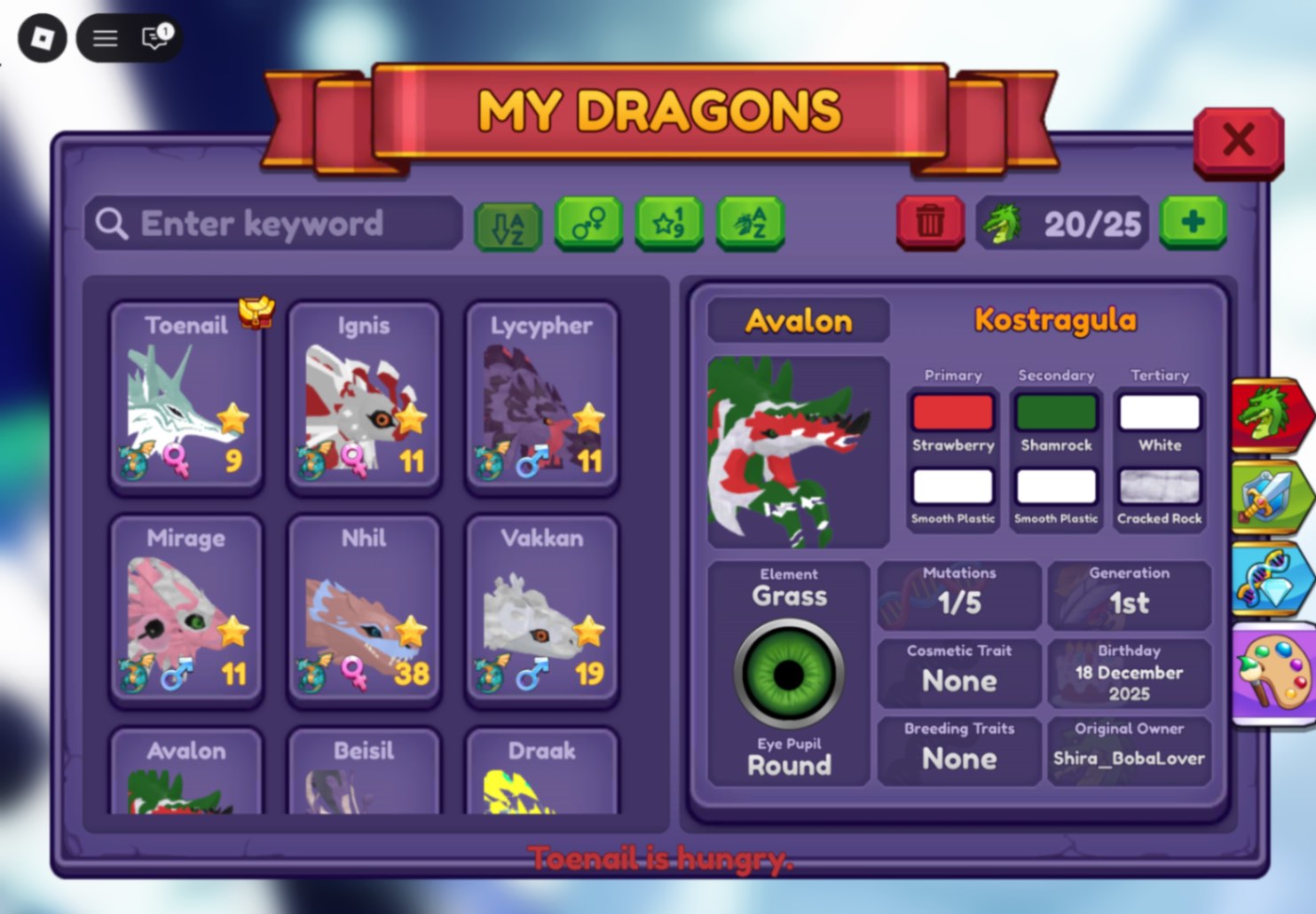This screenshot has height=914, width=1316.
Task: Open the trash delete-dragon tool
Action: [929, 224]
